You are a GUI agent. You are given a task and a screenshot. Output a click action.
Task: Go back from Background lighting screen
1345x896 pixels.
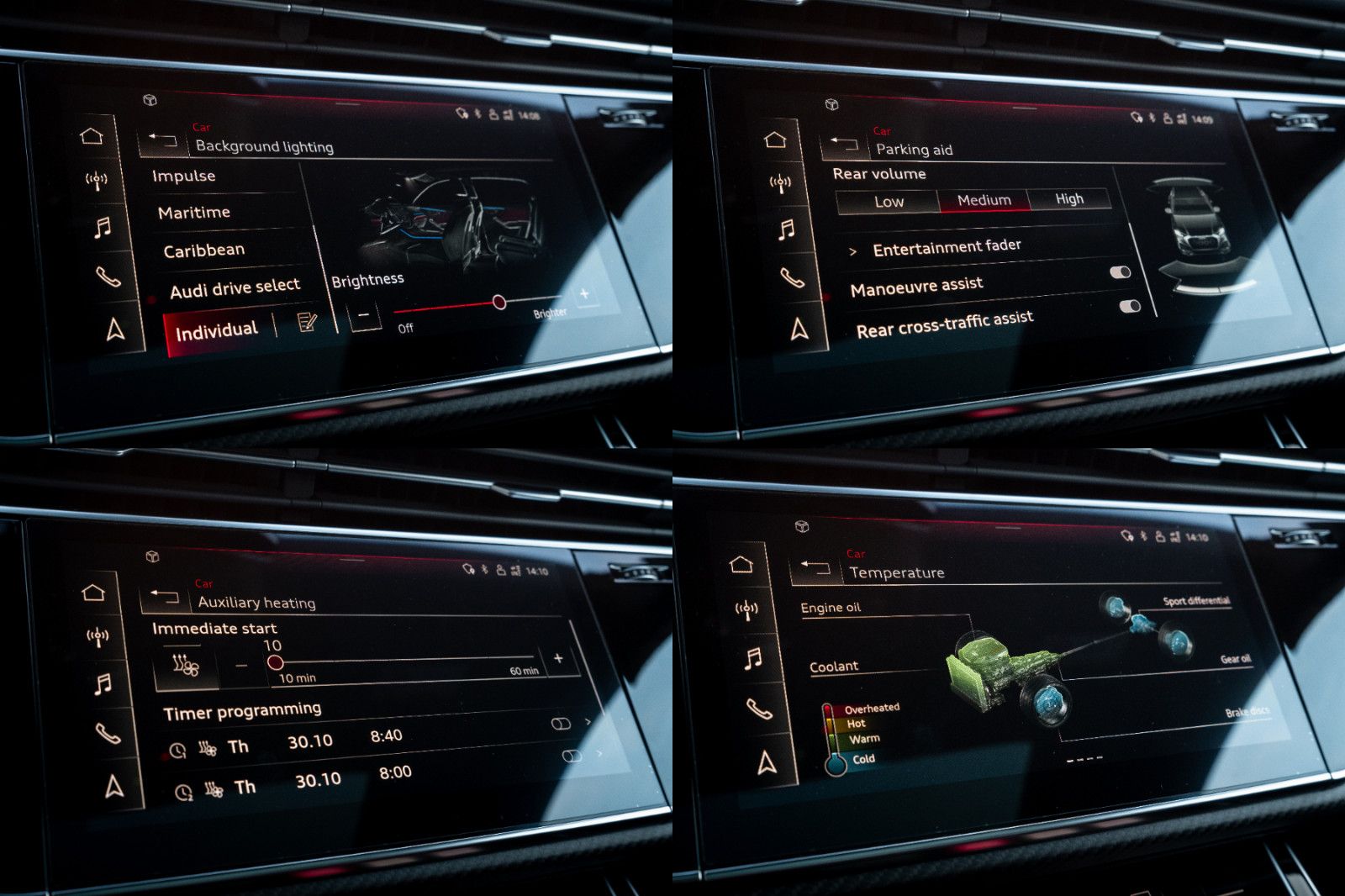tap(162, 140)
